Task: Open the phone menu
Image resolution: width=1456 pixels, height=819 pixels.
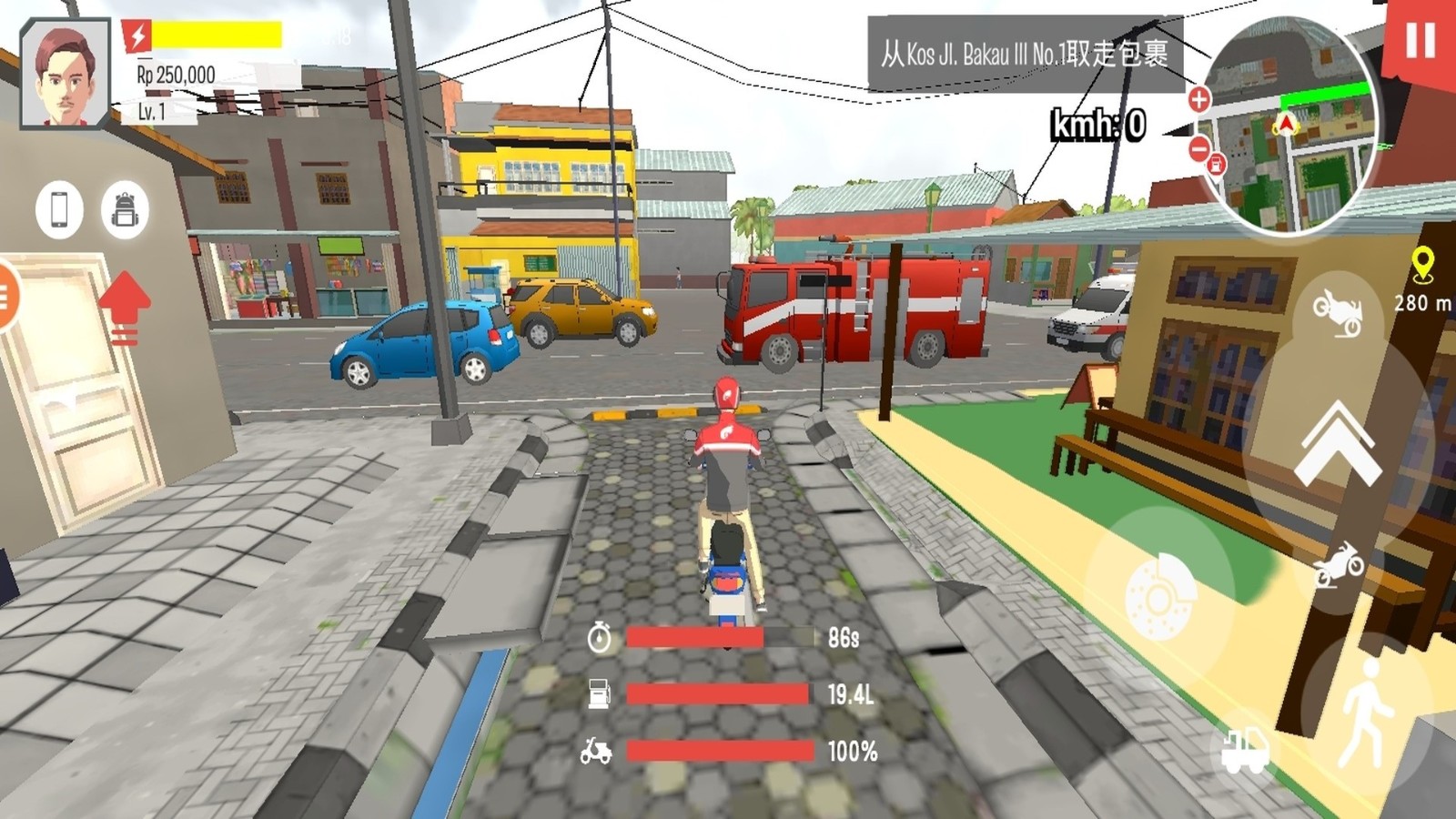Action: pos(59,209)
